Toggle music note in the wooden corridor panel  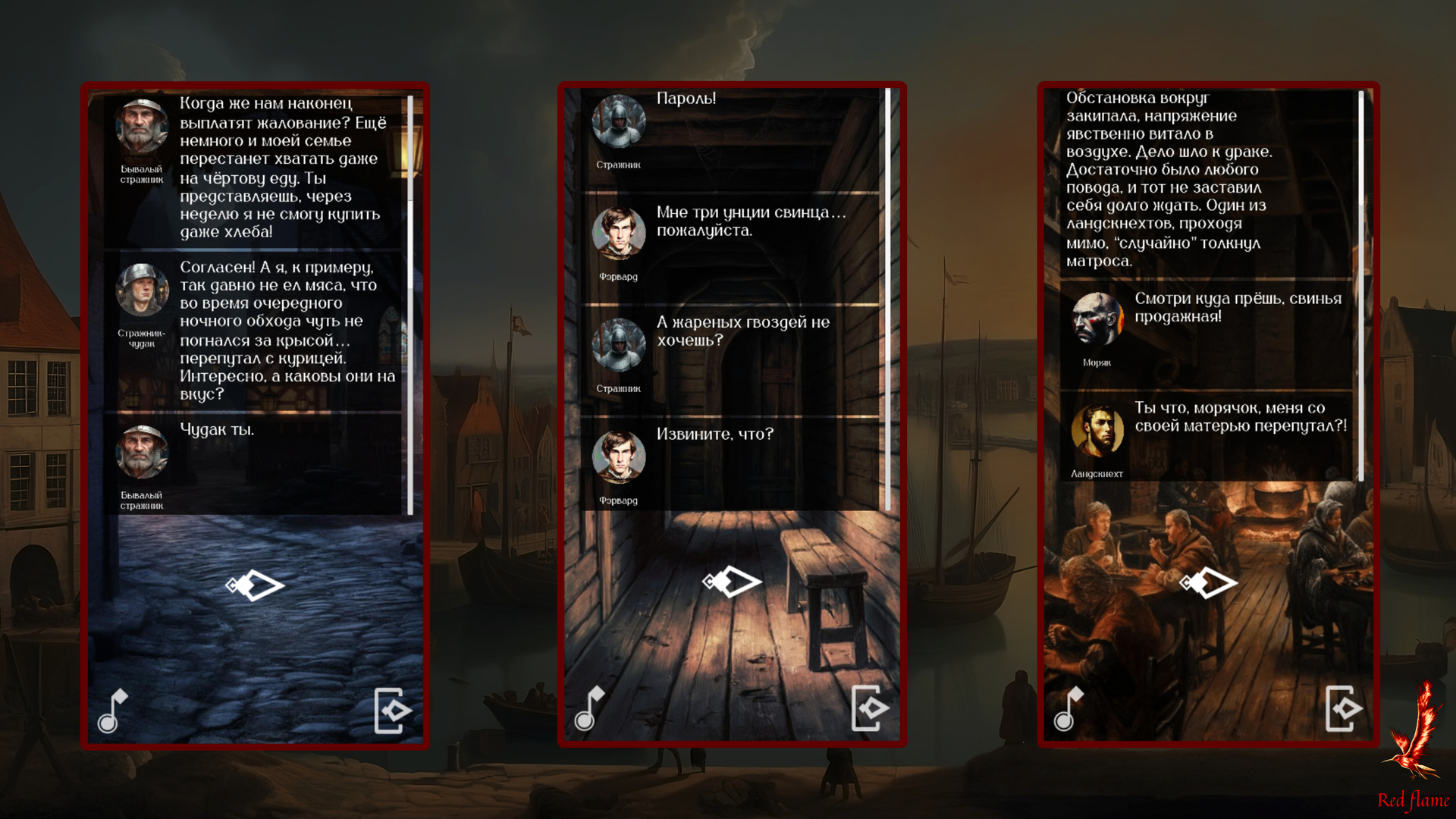589,708
